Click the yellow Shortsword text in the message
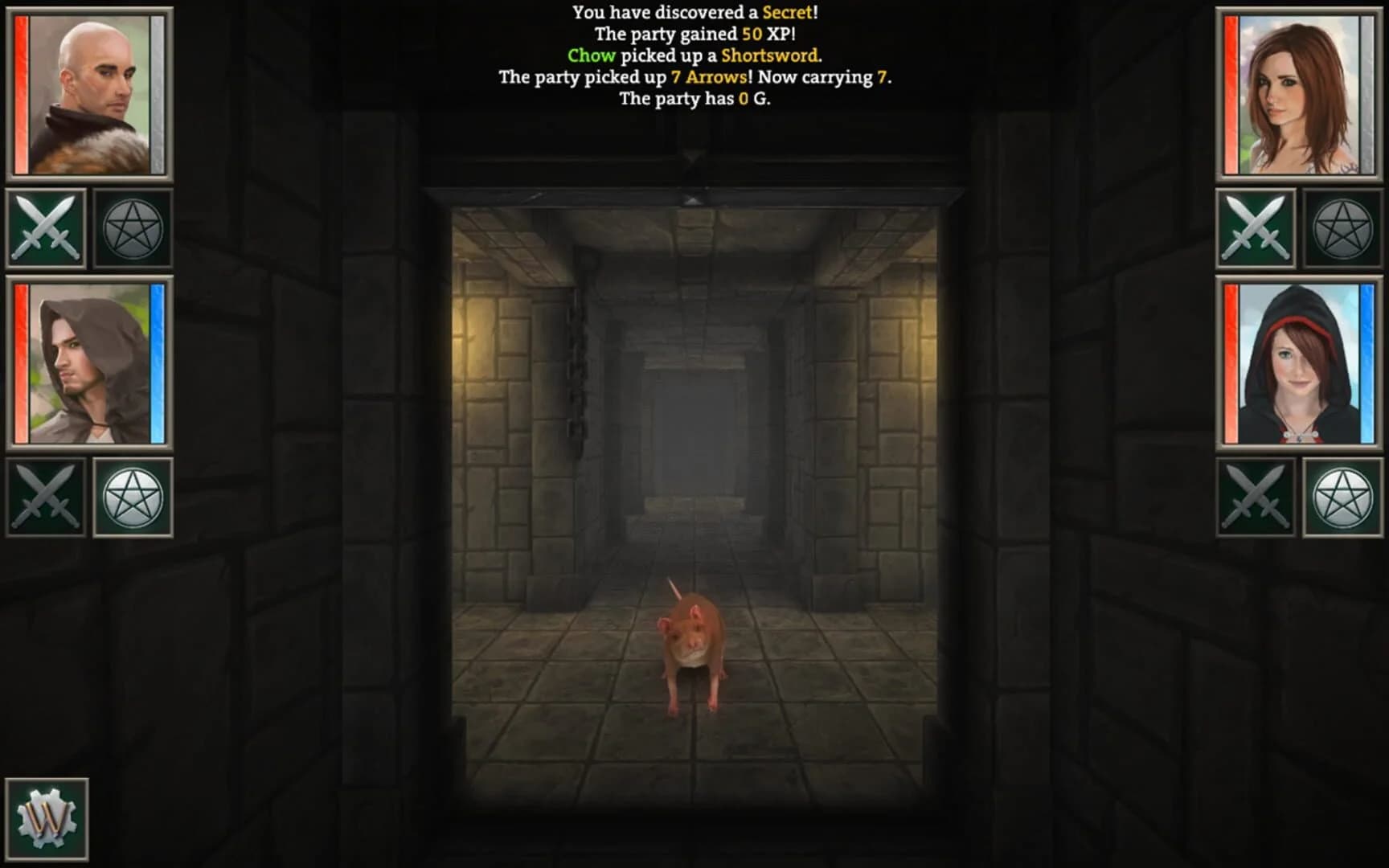This screenshot has height=868, width=1389. coord(772,57)
